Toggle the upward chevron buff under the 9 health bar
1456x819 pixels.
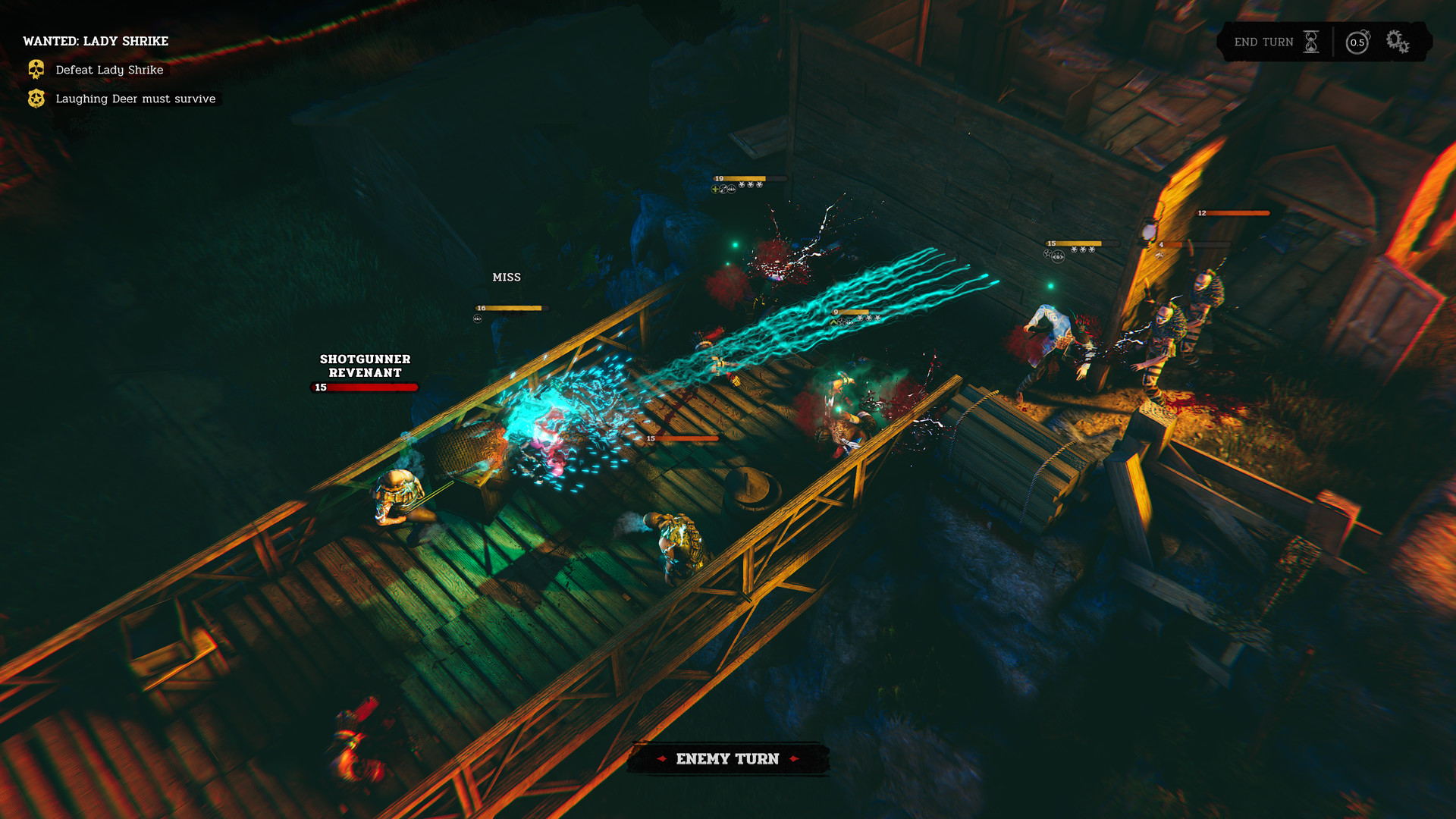[833, 323]
